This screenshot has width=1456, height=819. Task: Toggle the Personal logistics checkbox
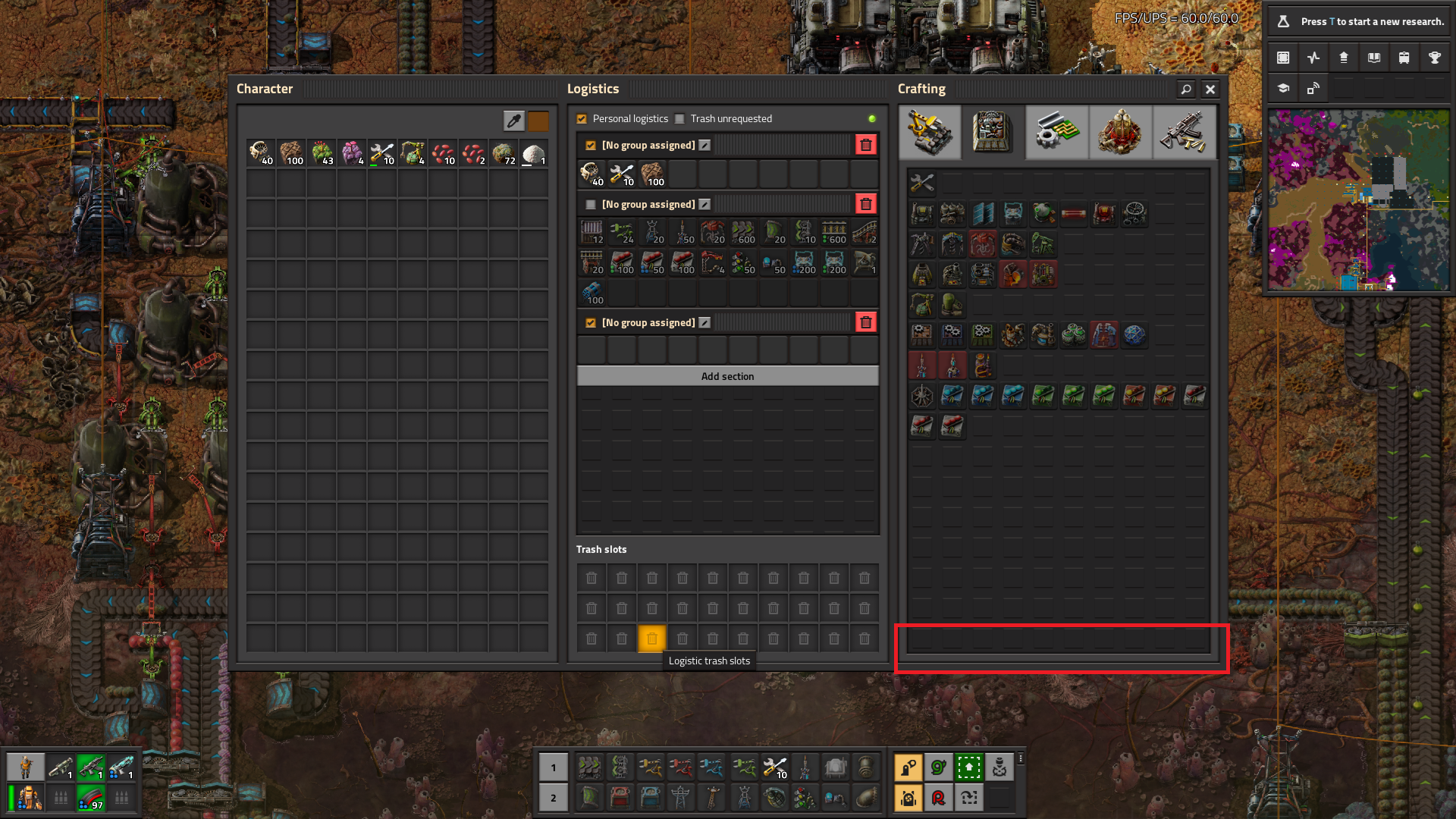582,119
